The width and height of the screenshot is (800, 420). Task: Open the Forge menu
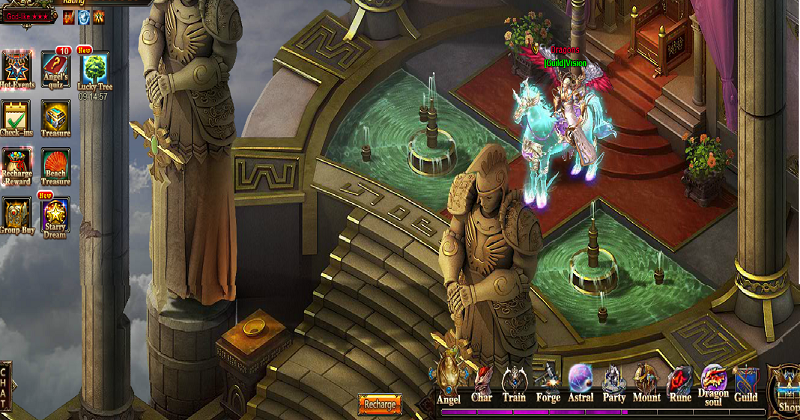tap(547, 381)
